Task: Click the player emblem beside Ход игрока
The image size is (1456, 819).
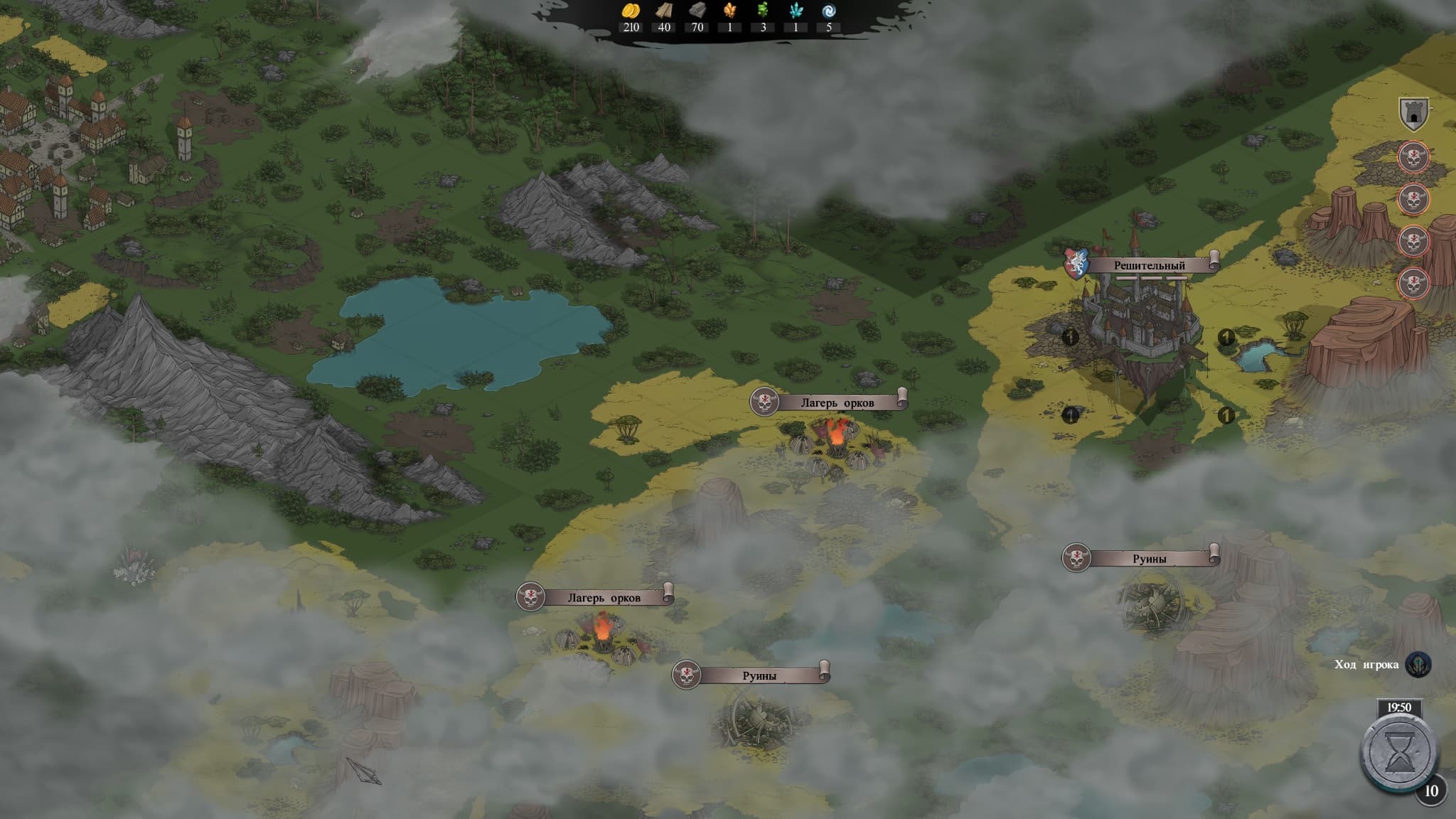Action: (x=1418, y=665)
